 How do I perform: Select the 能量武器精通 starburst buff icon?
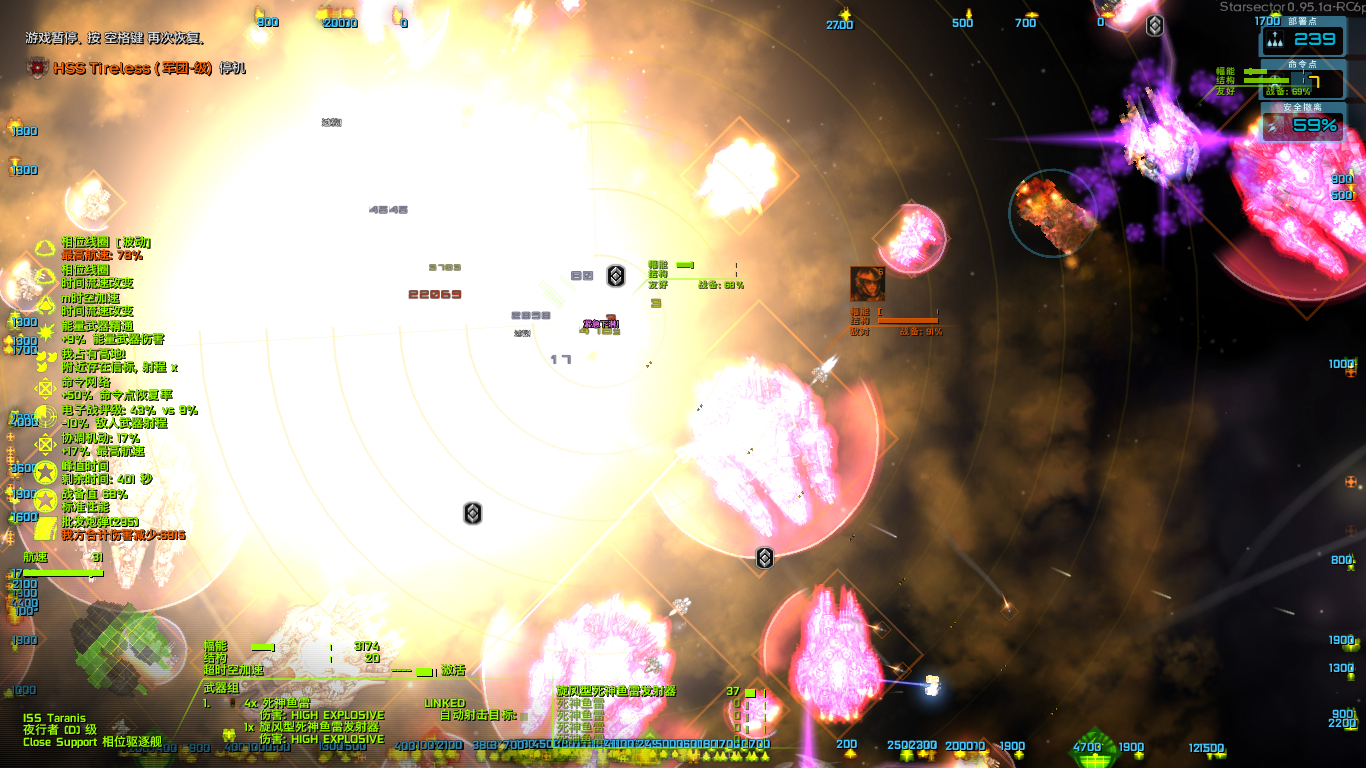pyautogui.click(x=44, y=333)
